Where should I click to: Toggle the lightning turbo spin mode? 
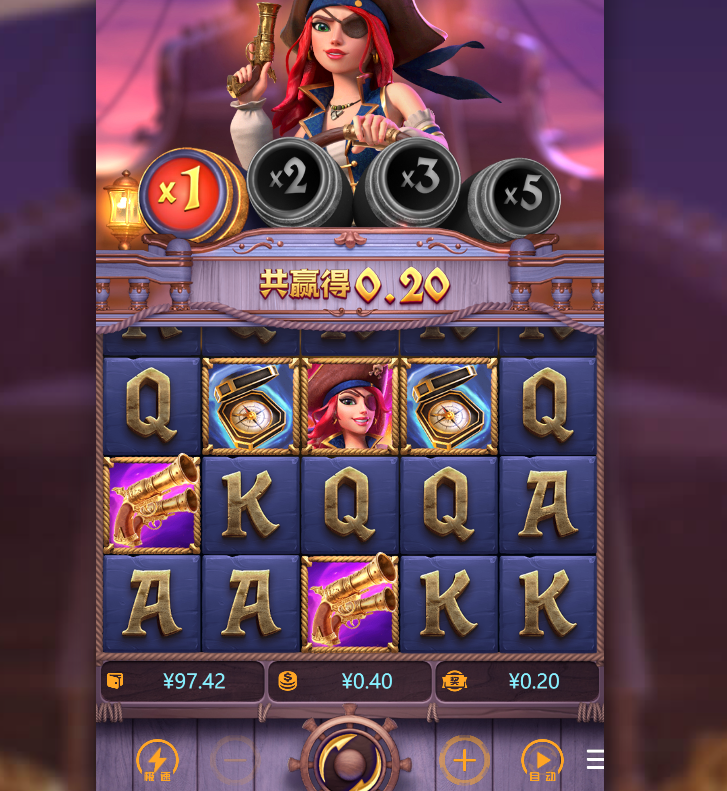157,761
